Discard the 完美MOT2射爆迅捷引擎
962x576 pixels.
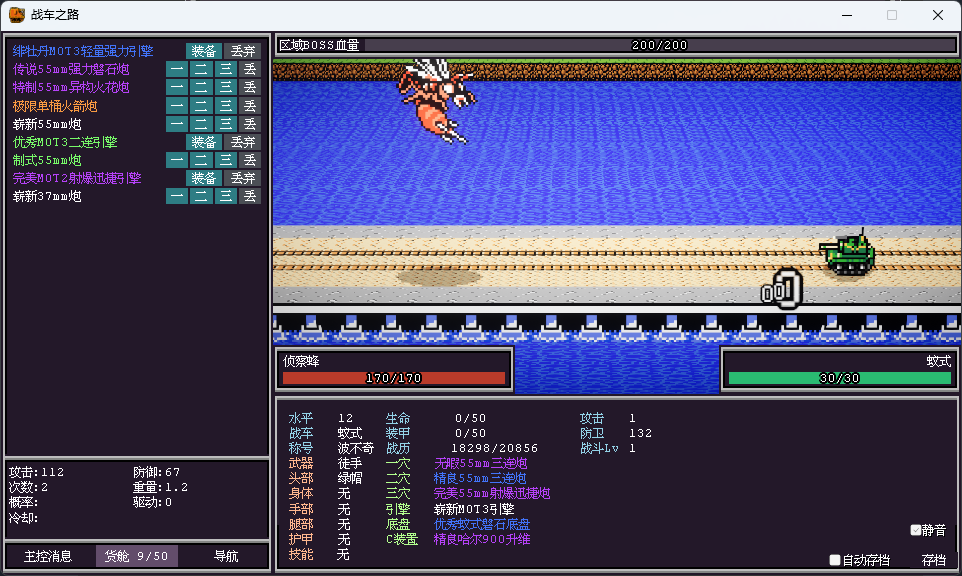point(242,178)
